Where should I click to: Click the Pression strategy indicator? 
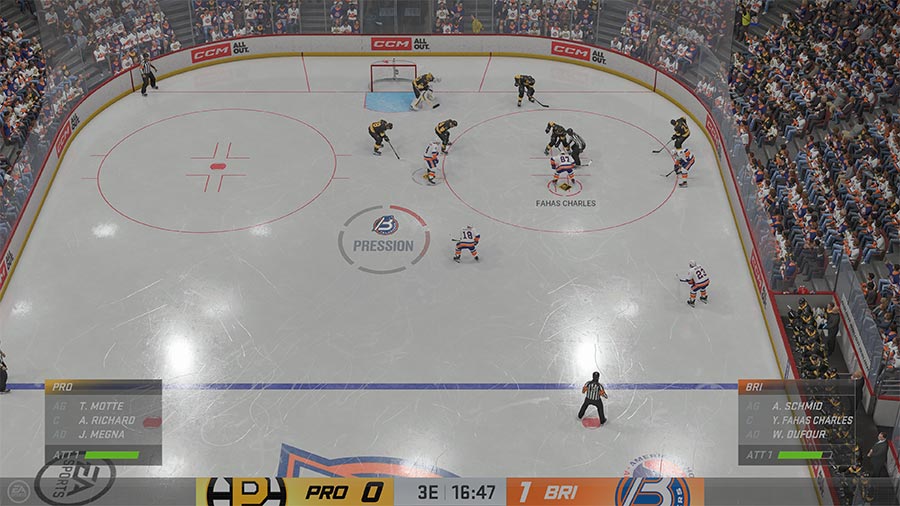click(384, 238)
